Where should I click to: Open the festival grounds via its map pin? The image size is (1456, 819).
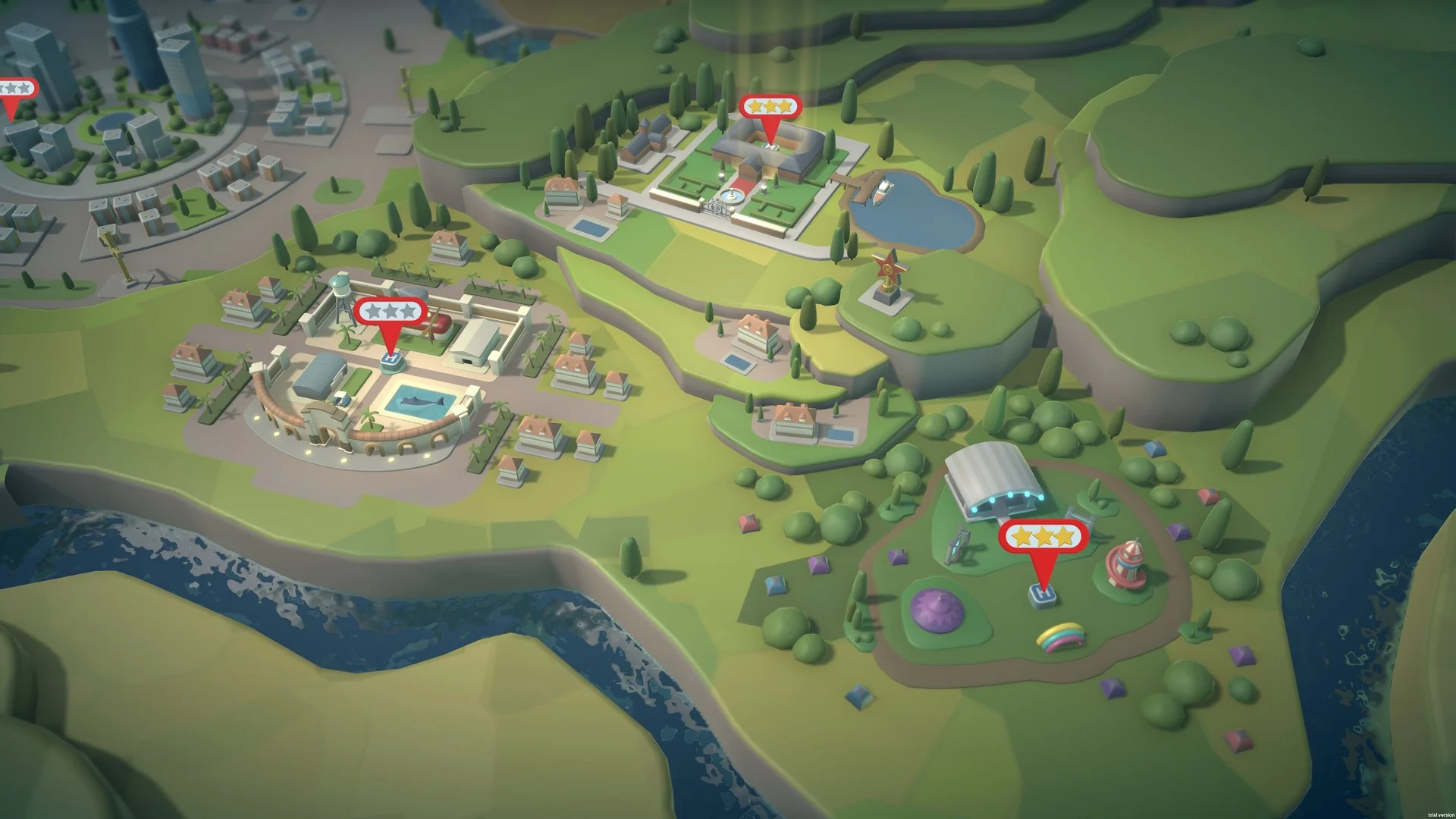tap(1043, 537)
